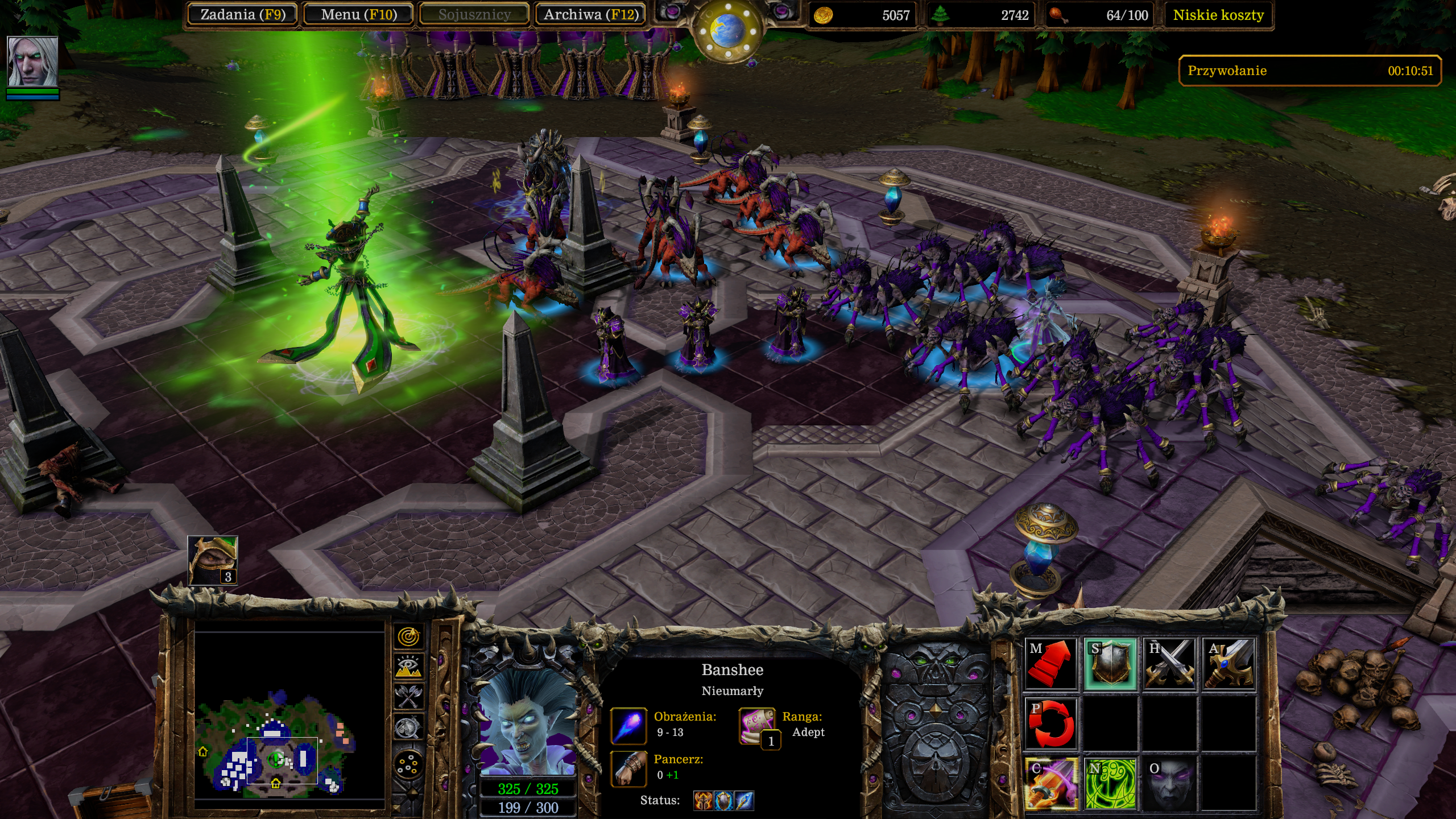This screenshot has height=819, width=1456.
Task: Choose the Patrol command with circular arrows
Action: coord(1051,723)
